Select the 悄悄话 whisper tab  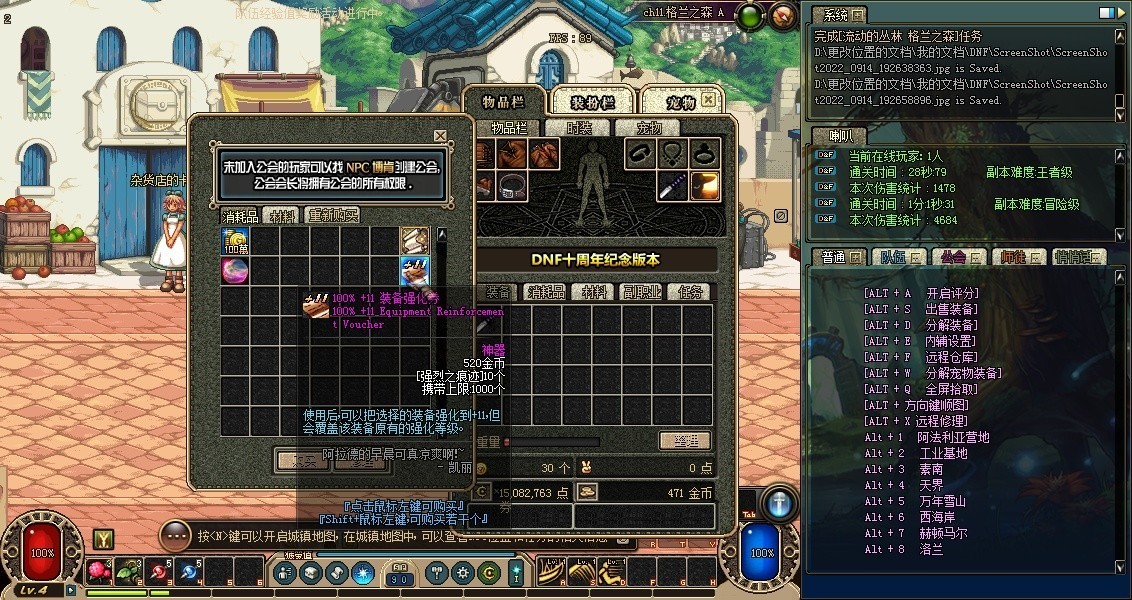pos(1076,257)
